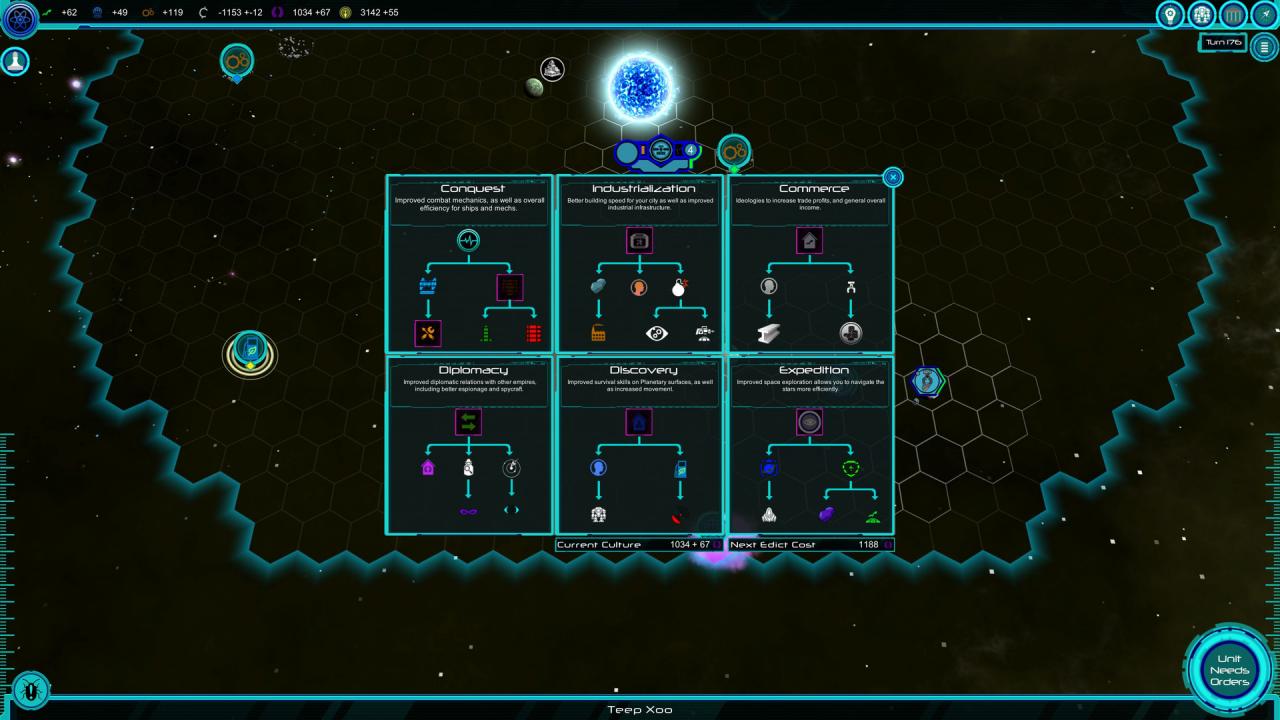
Task: Close the edict selection panel
Action: [893, 177]
